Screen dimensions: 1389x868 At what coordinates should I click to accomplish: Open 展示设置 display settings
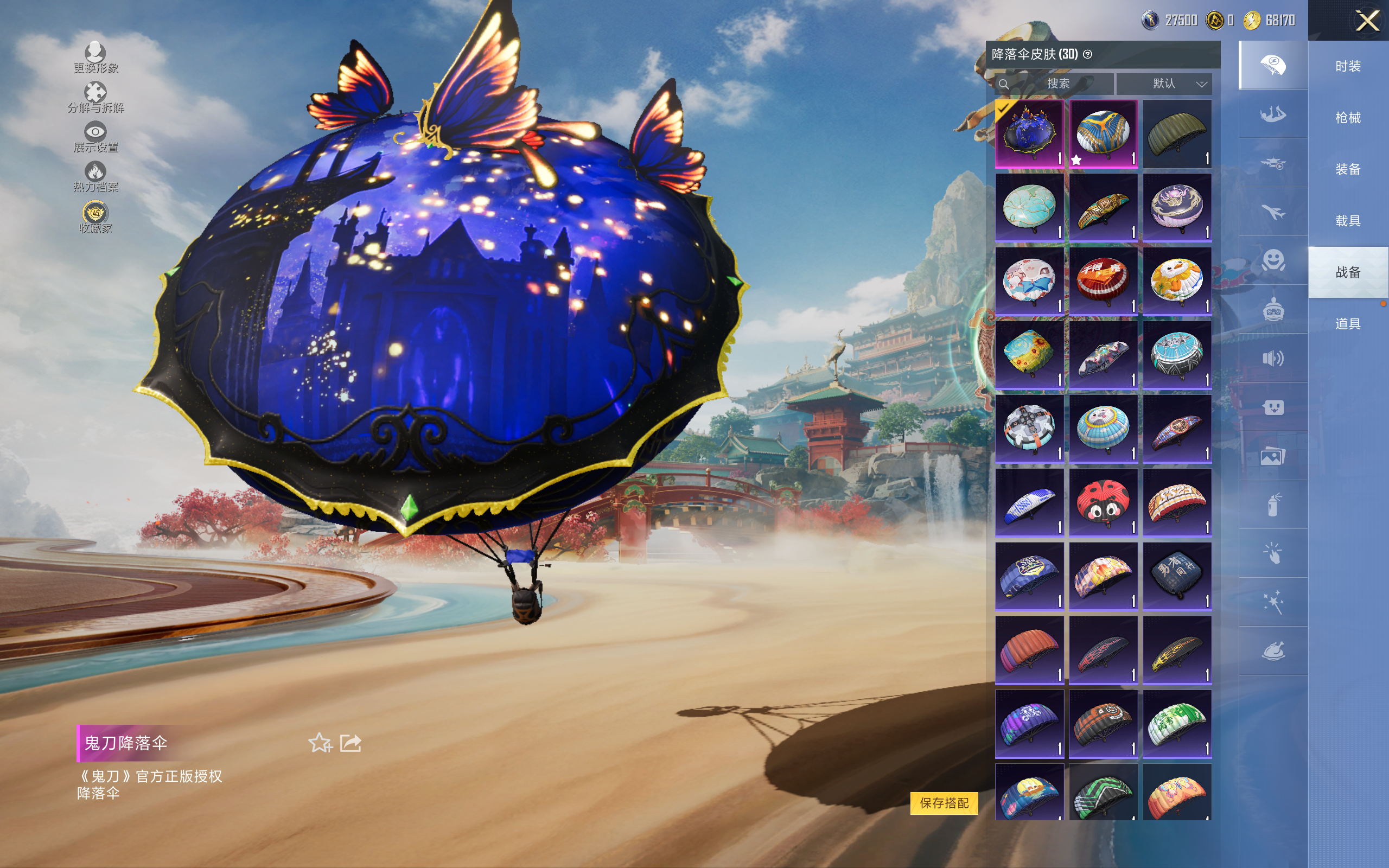point(95,137)
